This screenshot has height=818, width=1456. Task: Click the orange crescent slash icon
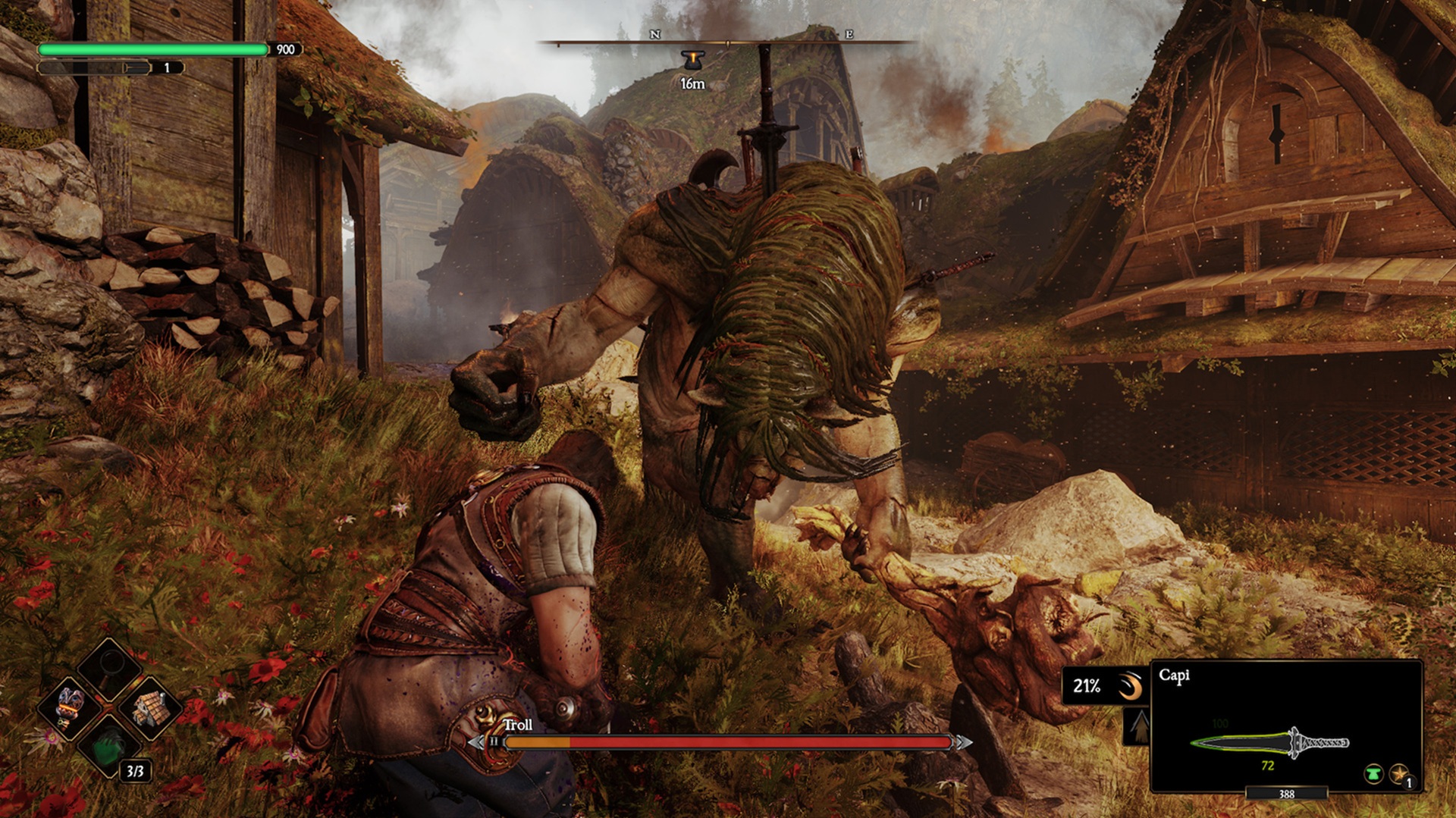[1130, 686]
